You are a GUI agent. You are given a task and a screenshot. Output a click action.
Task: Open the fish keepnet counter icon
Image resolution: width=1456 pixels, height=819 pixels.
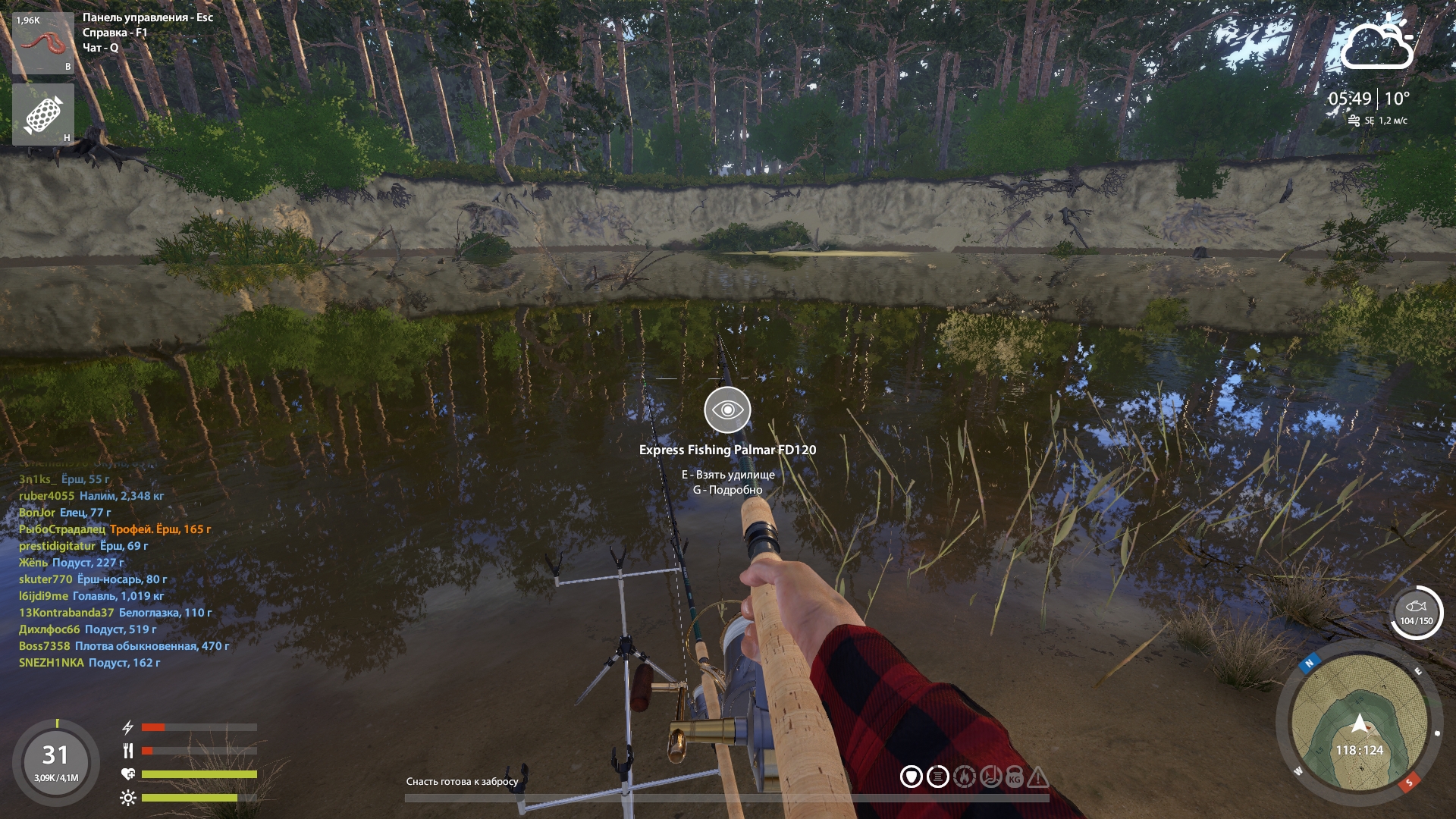coord(1416,612)
